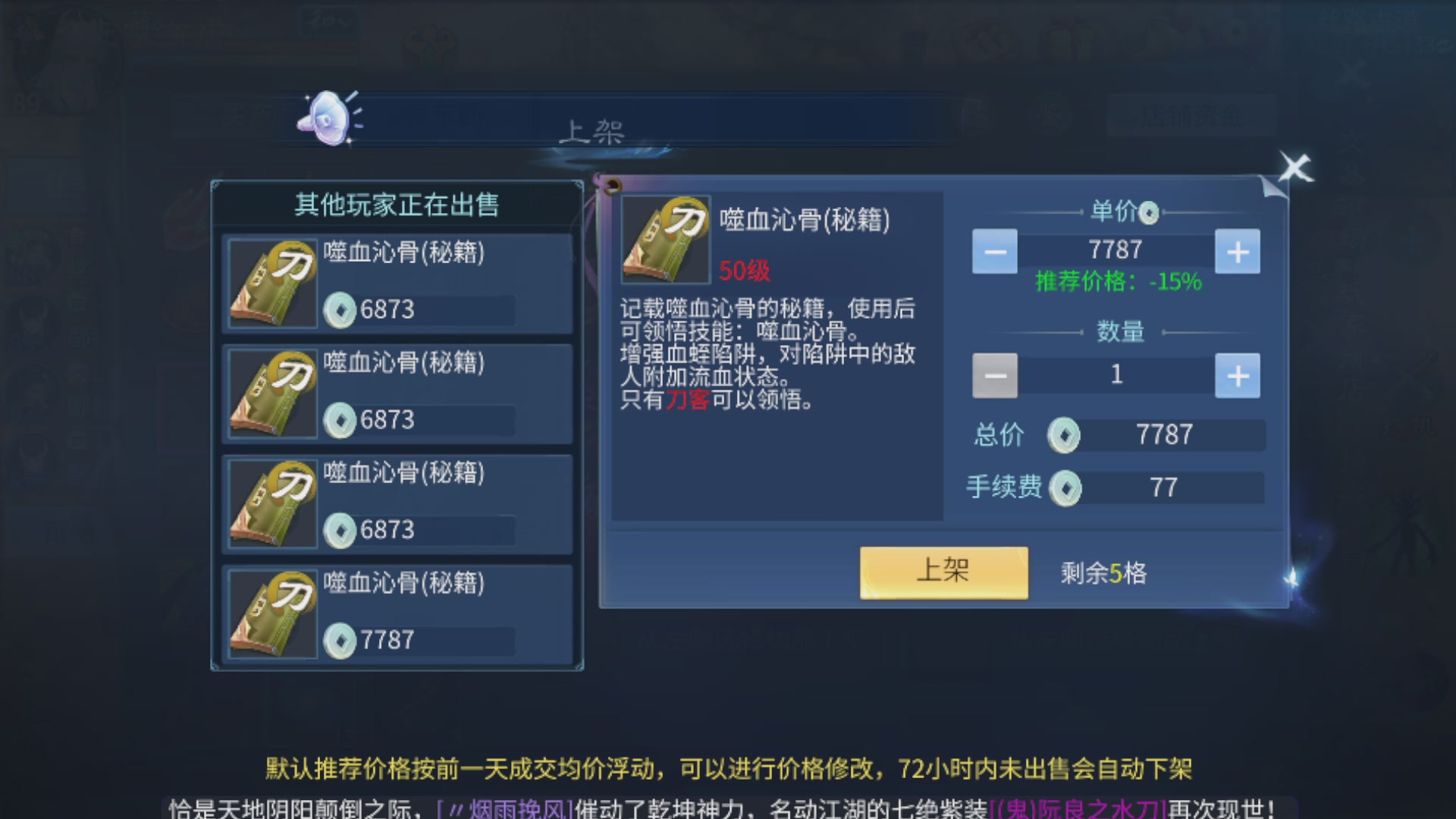Viewport: 1456px width, 819px height.
Task: Select the first 噬血沁骨(秘籍) listing
Action: [x=396, y=282]
